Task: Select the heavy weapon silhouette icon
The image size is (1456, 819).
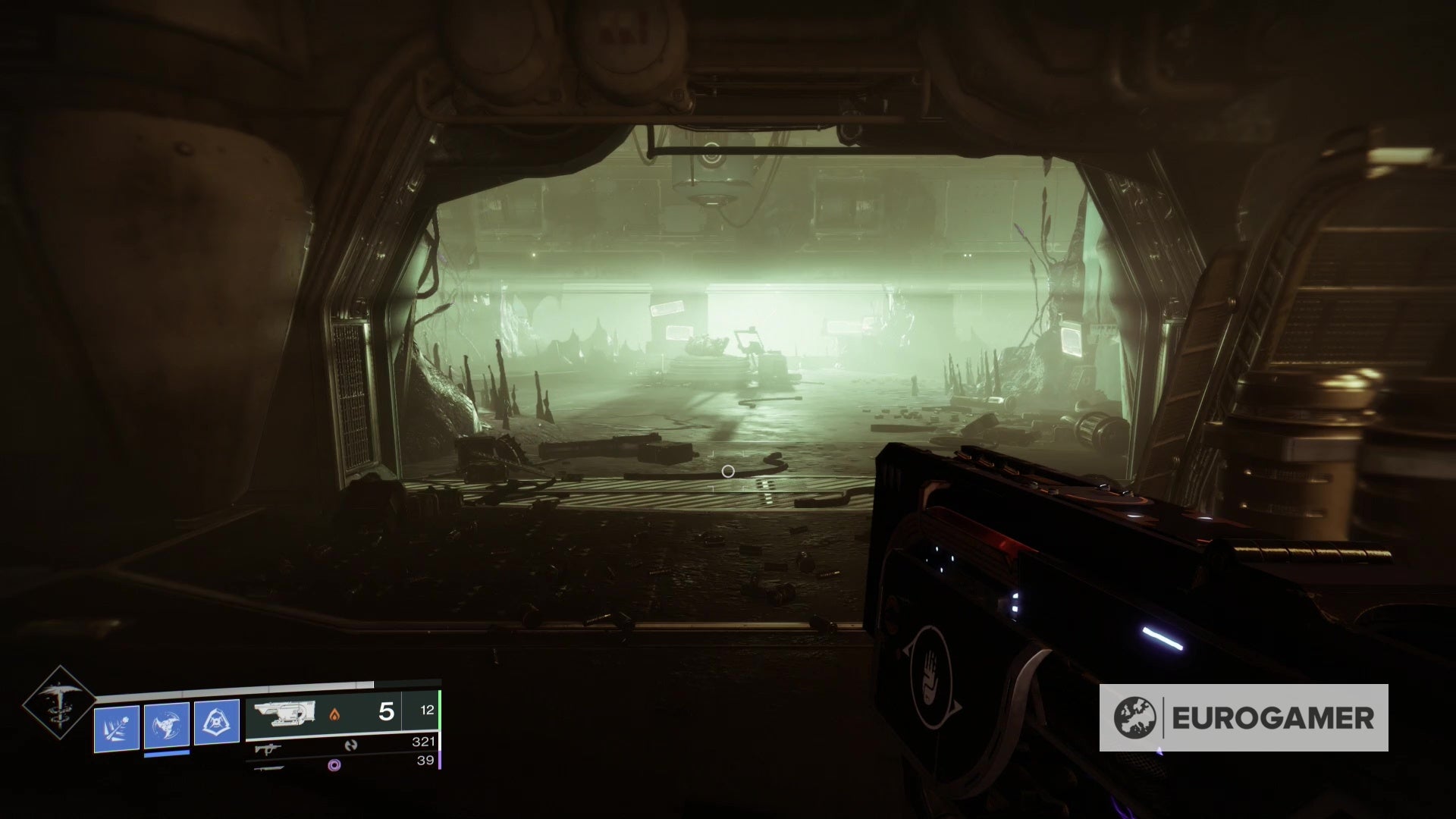Action: [268, 769]
